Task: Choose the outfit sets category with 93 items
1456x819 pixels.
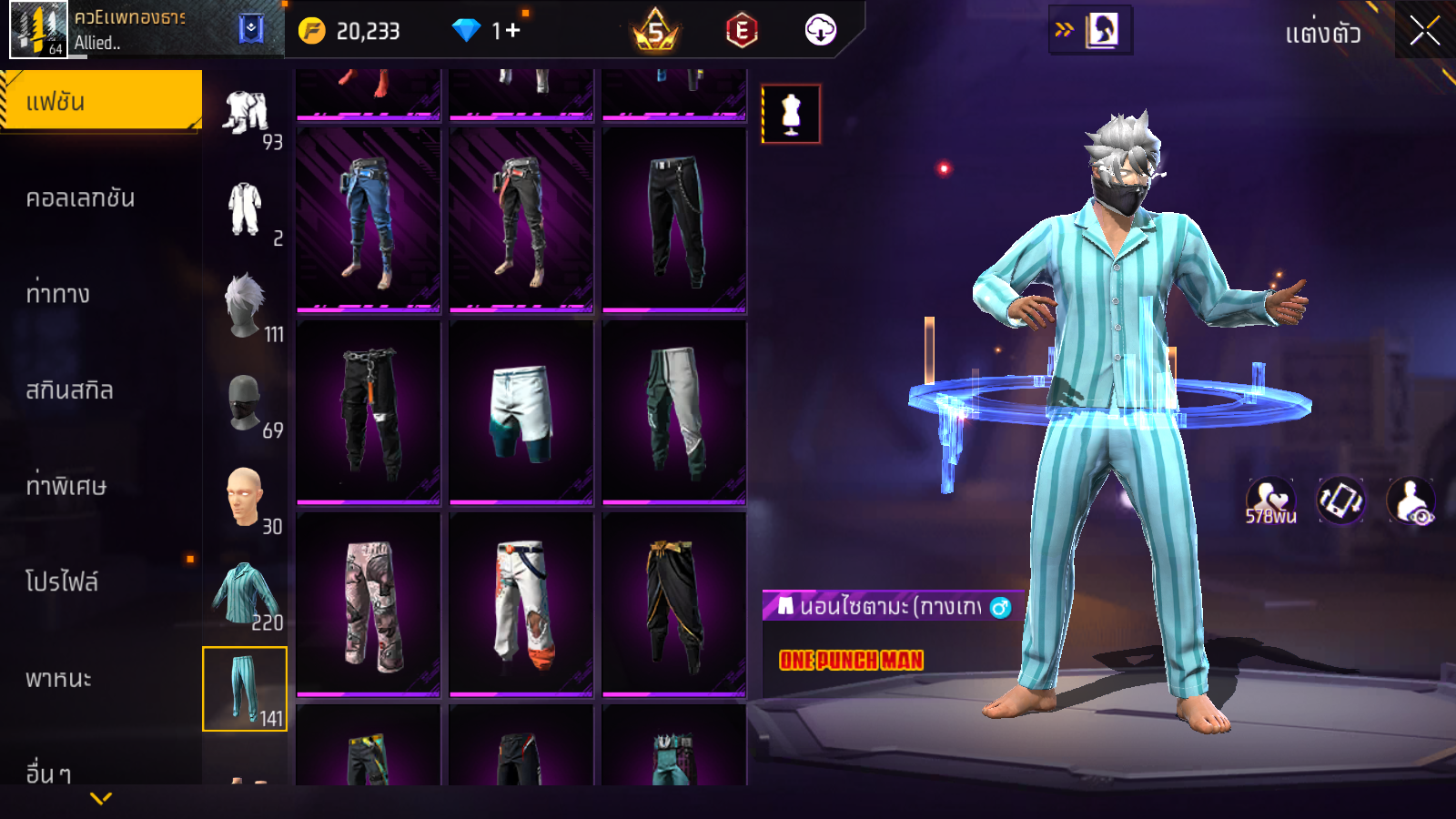Action: point(247,115)
